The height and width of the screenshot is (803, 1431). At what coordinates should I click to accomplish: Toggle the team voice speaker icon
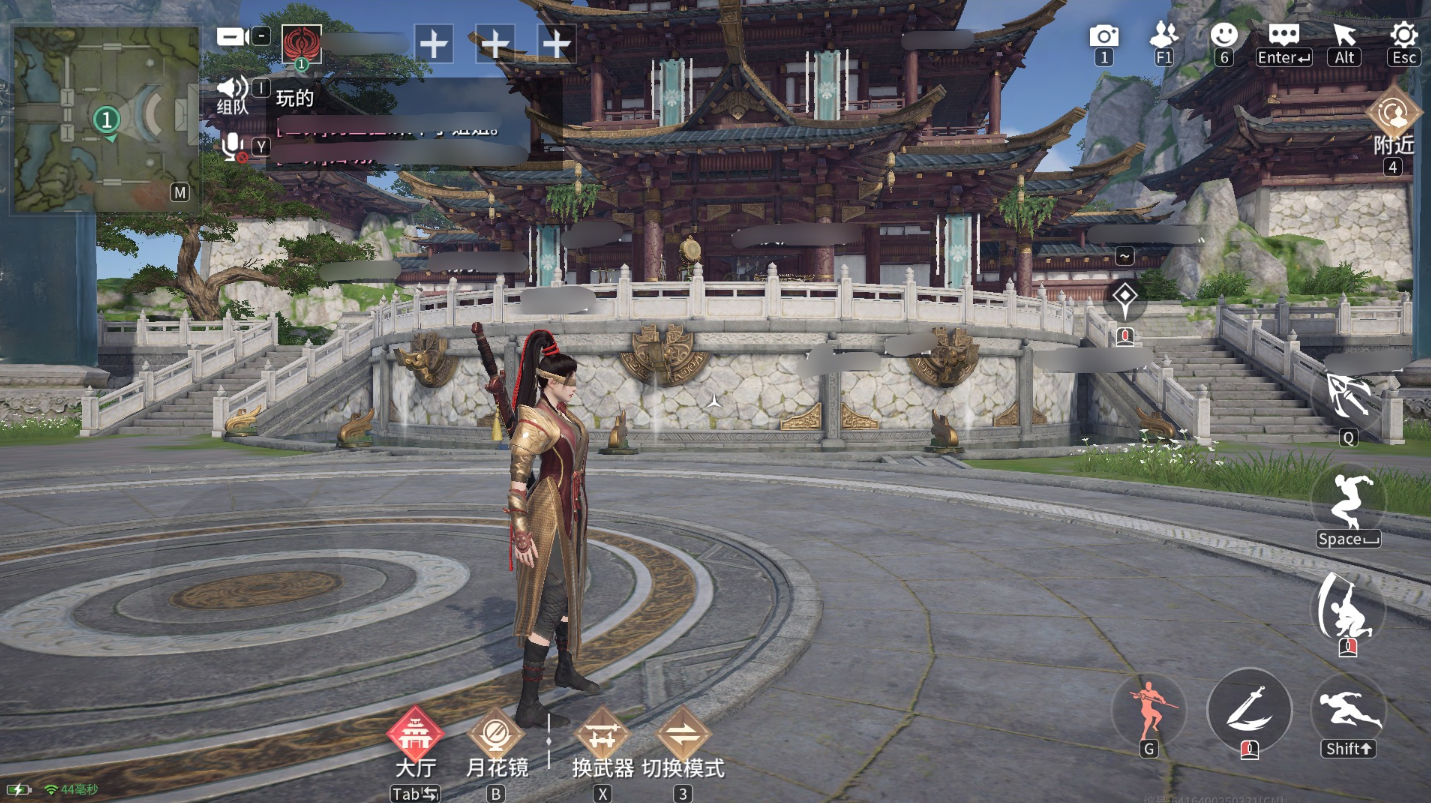pyautogui.click(x=232, y=88)
